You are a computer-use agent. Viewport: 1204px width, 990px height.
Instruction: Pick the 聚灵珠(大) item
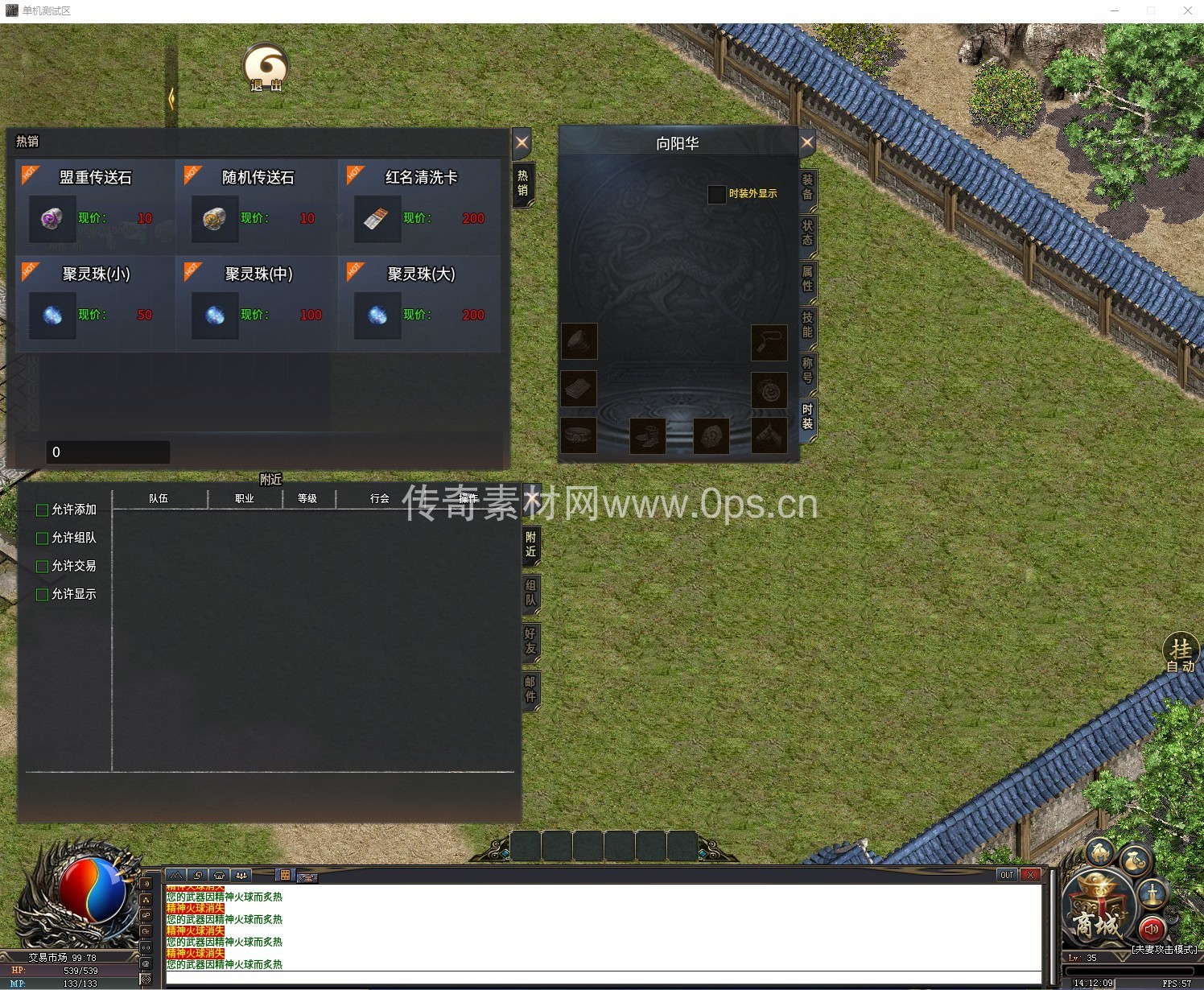[377, 315]
